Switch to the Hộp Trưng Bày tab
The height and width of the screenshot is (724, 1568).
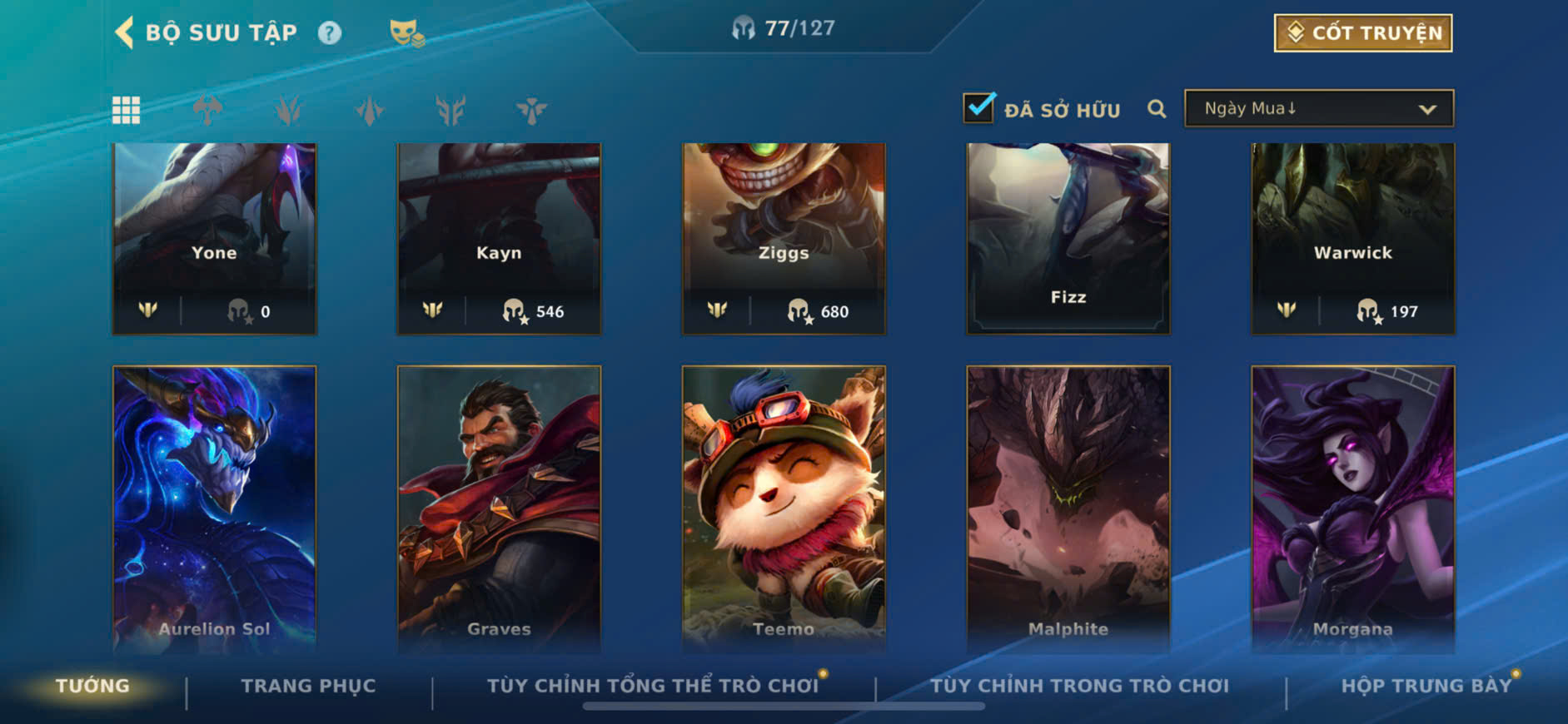[x=1426, y=687]
